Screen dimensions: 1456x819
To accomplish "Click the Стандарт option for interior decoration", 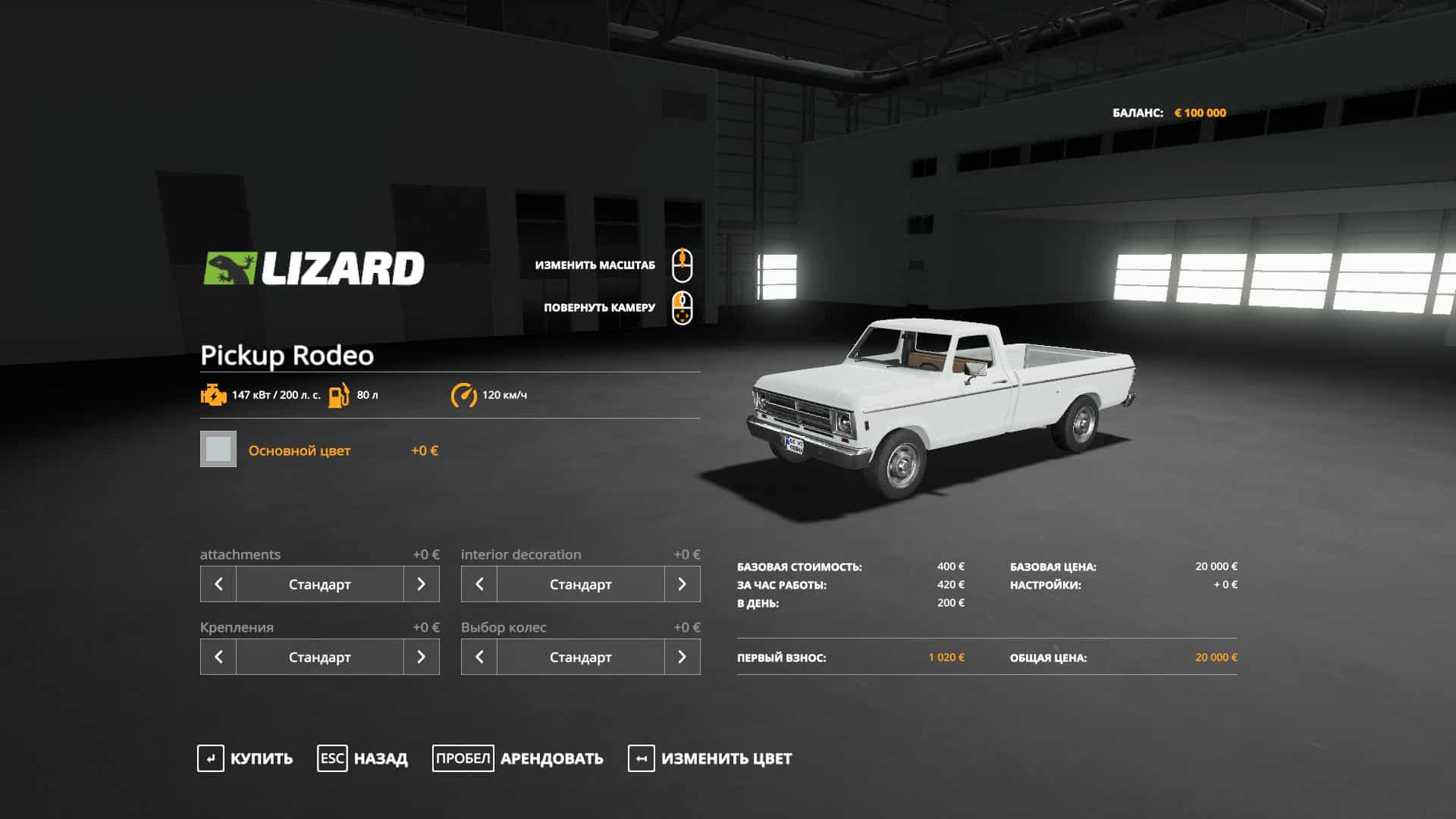I will pos(581,584).
